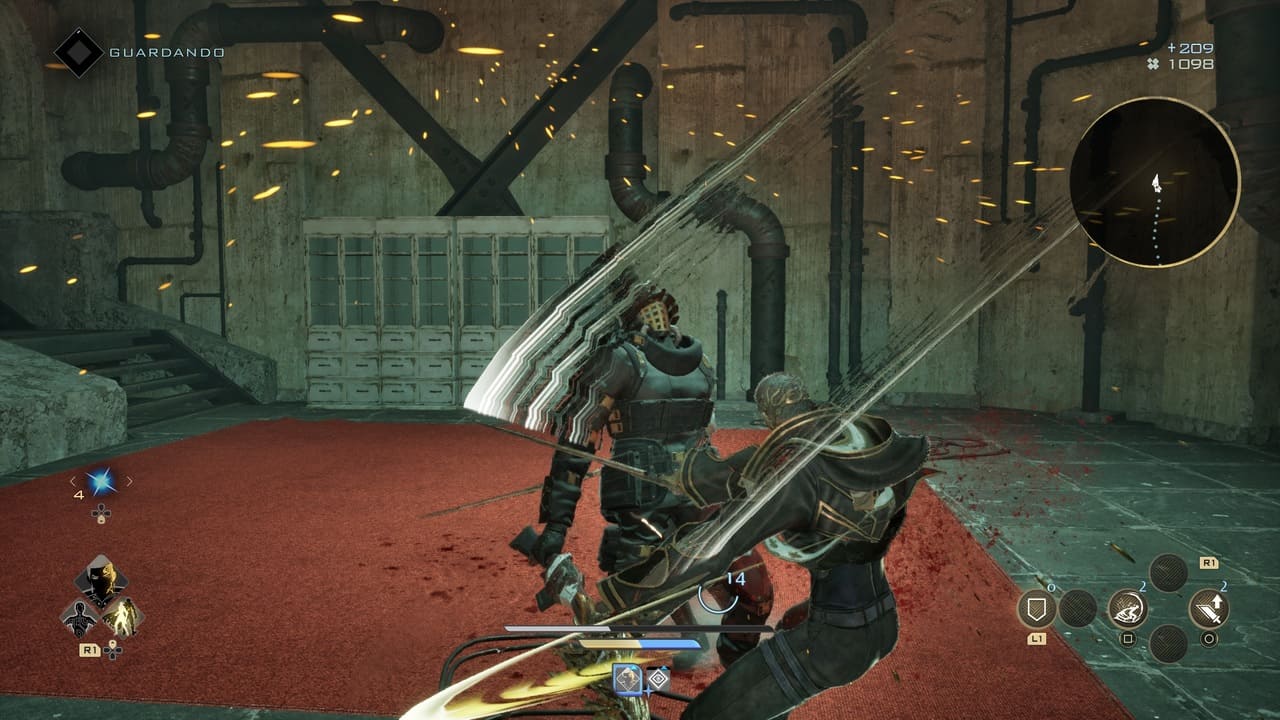The width and height of the screenshot is (1280, 720).
Task: Use the crouching slash combat ability
Action: 1127,608
